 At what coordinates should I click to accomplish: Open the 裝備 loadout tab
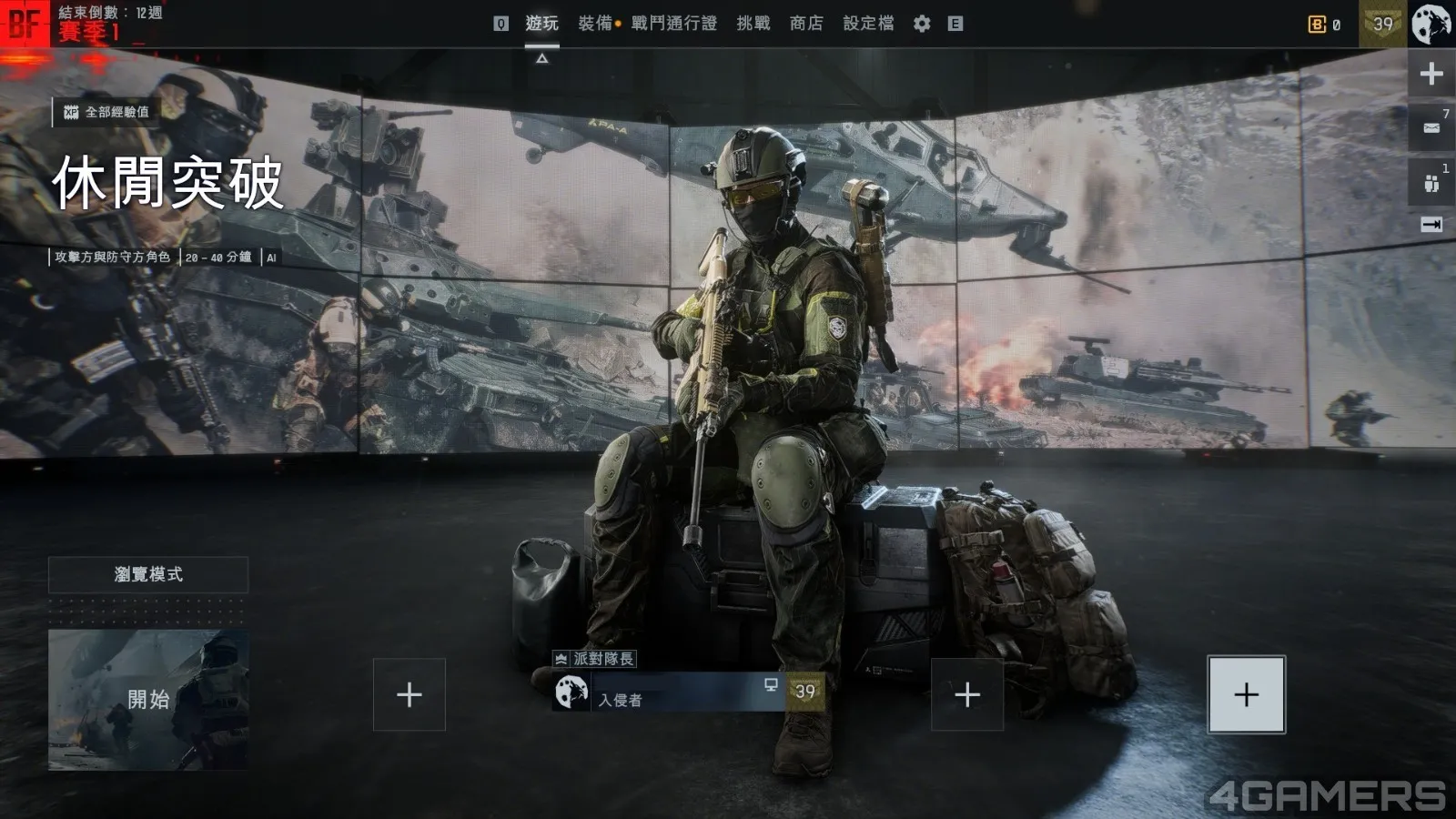pyautogui.click(x=595, y=24)
